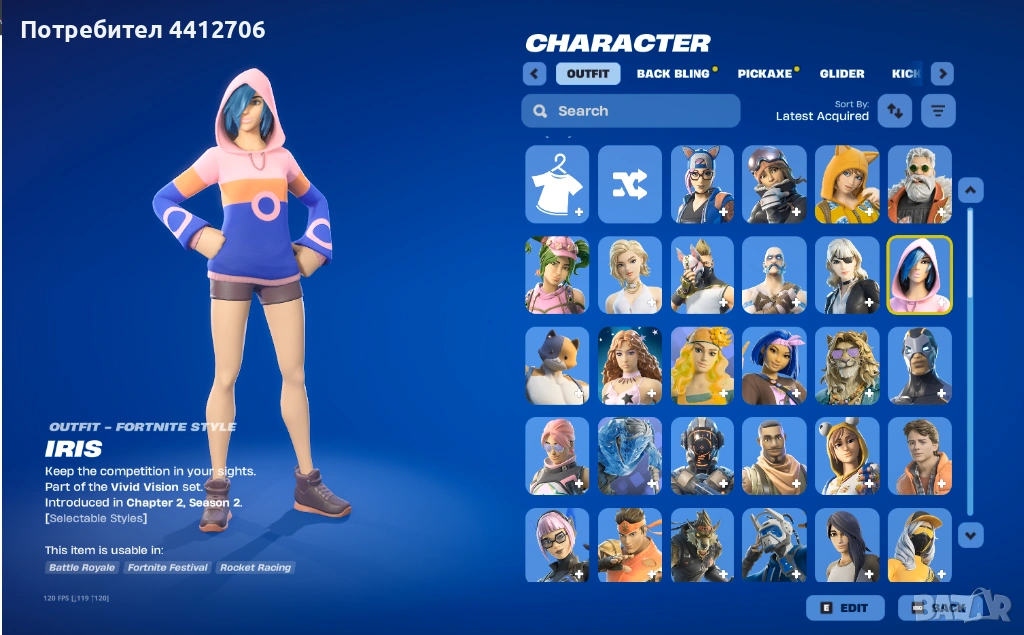Select the Iris pink hoodie outfit tile
This screenshot has height=635, width=1024.
tap(920, 275)
